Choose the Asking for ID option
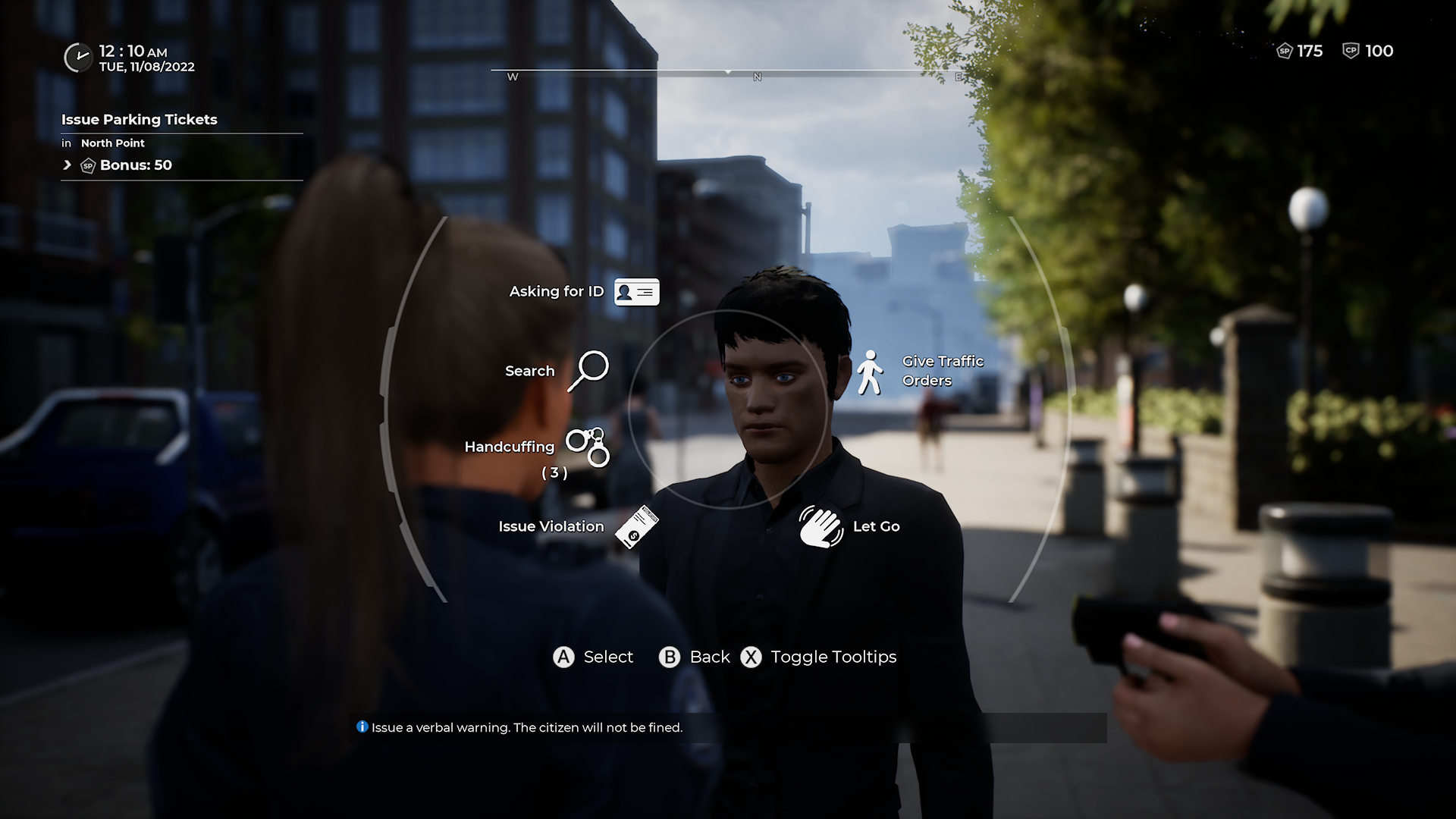The width and height of the screenshot is (1456, 819). point(635,292)
